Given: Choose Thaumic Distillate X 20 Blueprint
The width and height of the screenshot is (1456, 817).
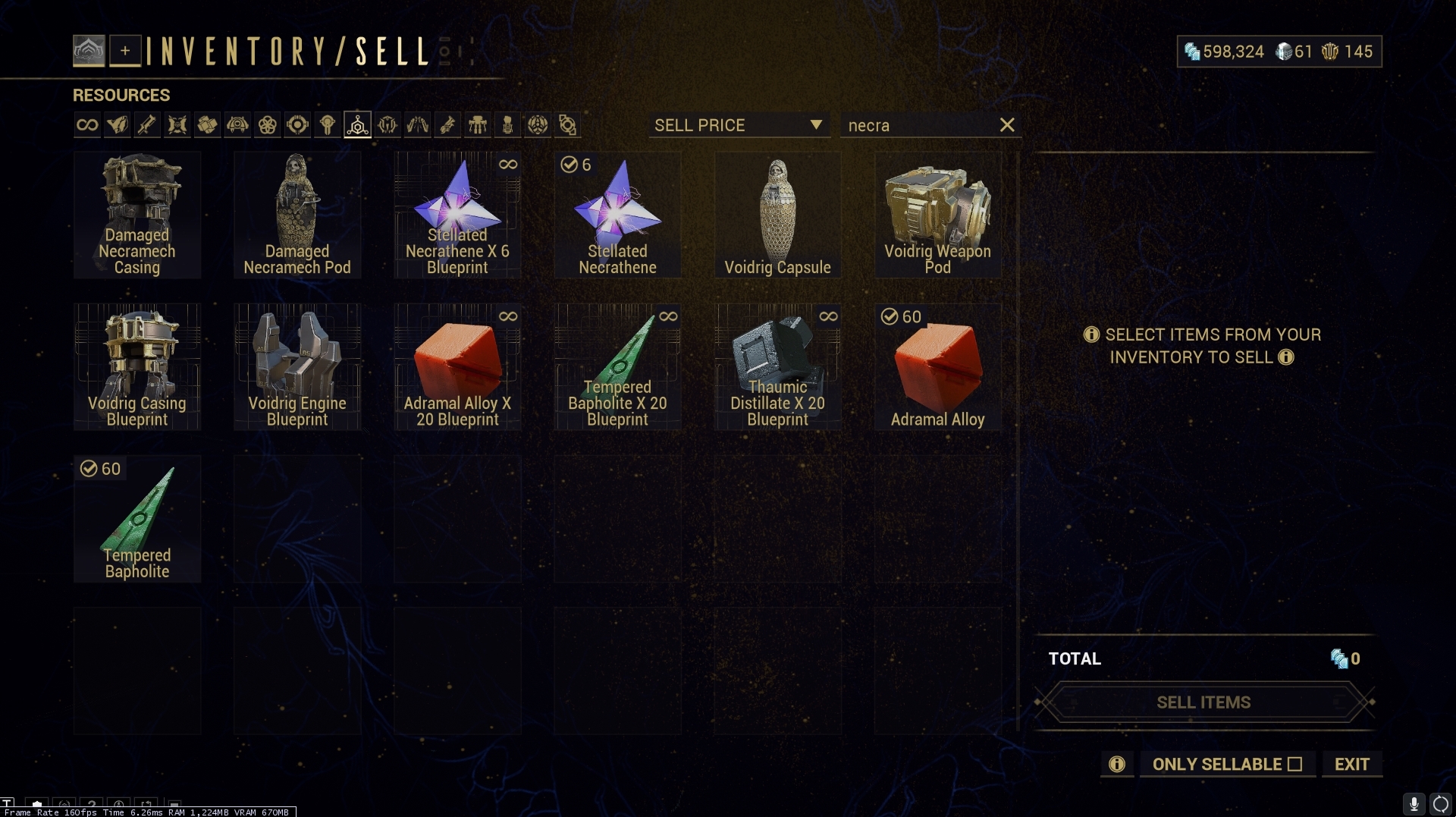Looking at the screenshot, I should click(777, 367).
